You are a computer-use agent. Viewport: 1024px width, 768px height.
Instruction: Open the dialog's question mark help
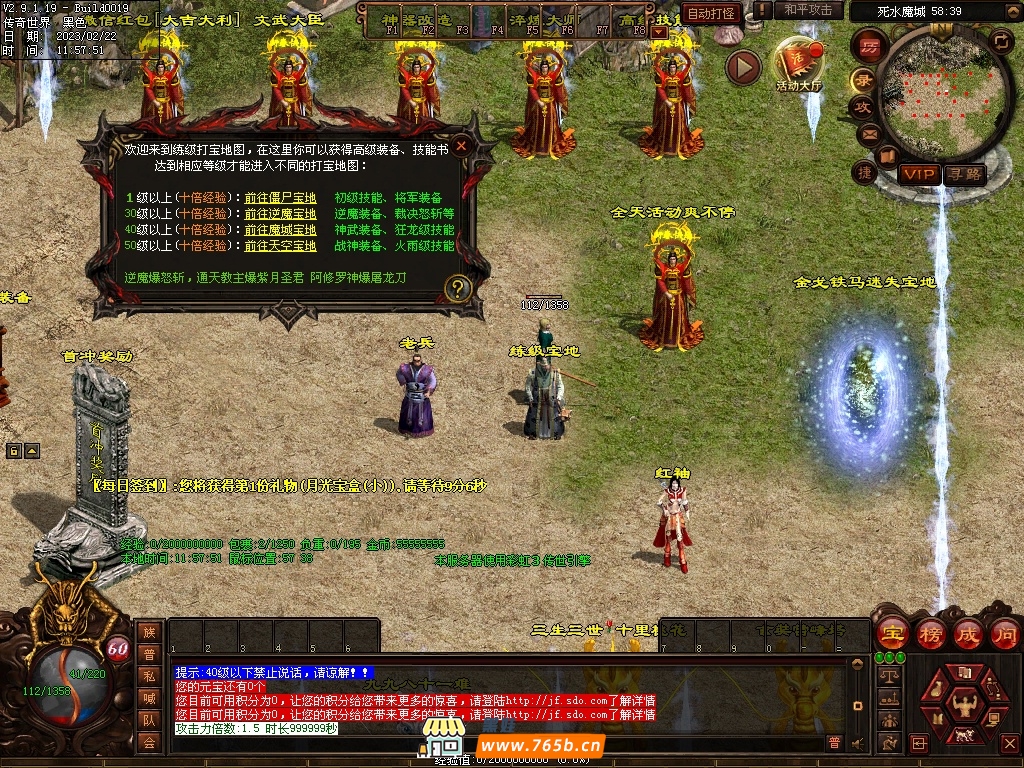[458, 289]
